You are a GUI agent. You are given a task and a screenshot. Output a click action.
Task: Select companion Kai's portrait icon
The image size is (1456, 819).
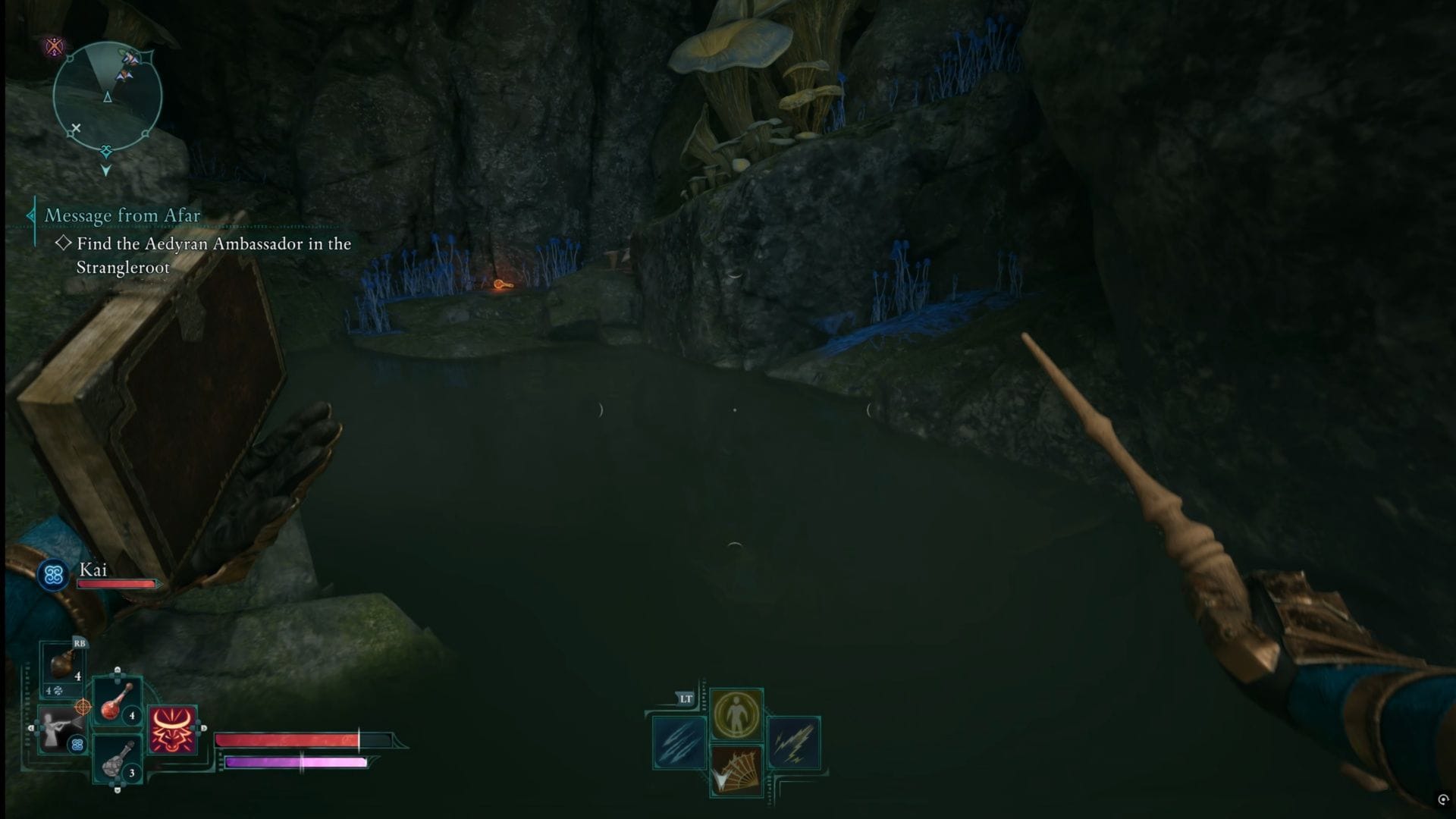coord(53,576)
